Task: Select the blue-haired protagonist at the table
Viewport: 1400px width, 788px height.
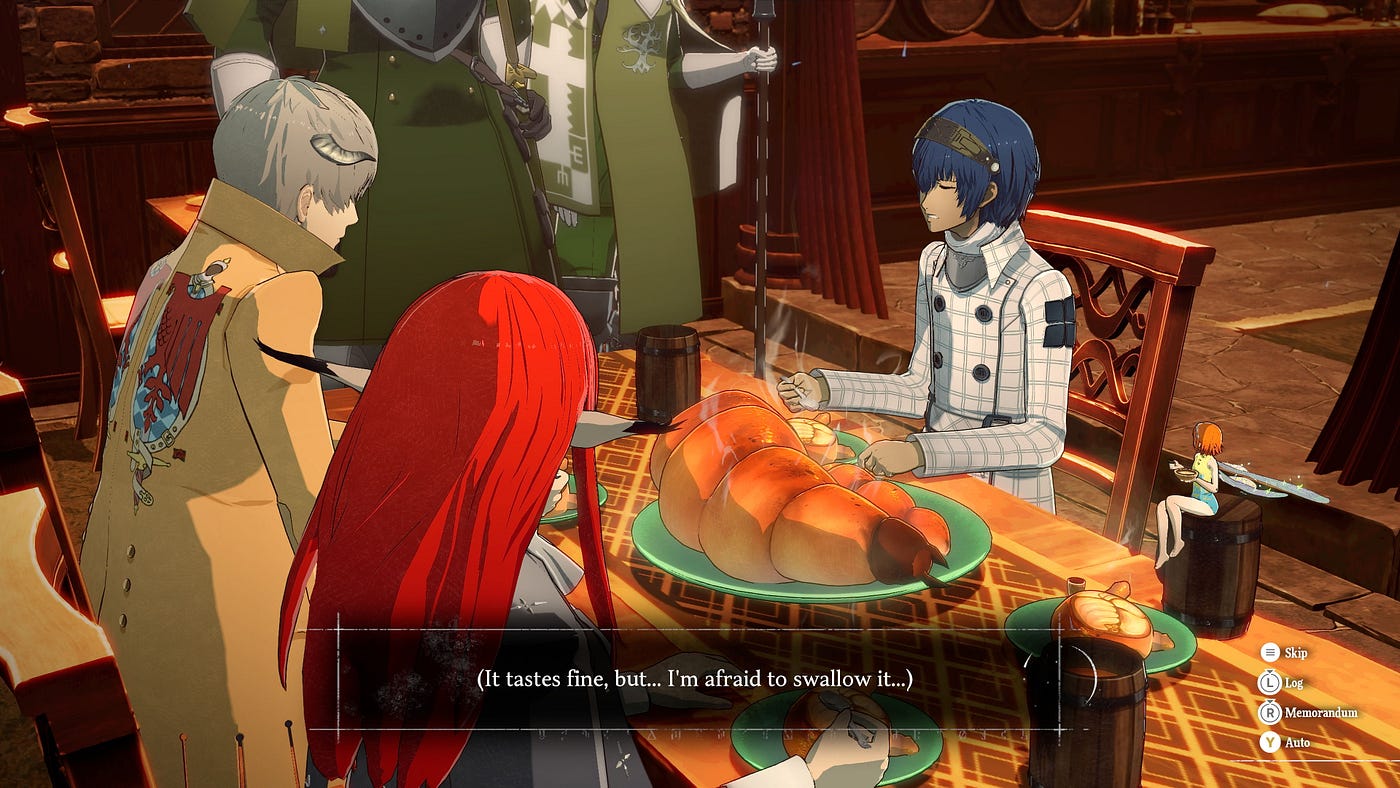Action: 960,250
